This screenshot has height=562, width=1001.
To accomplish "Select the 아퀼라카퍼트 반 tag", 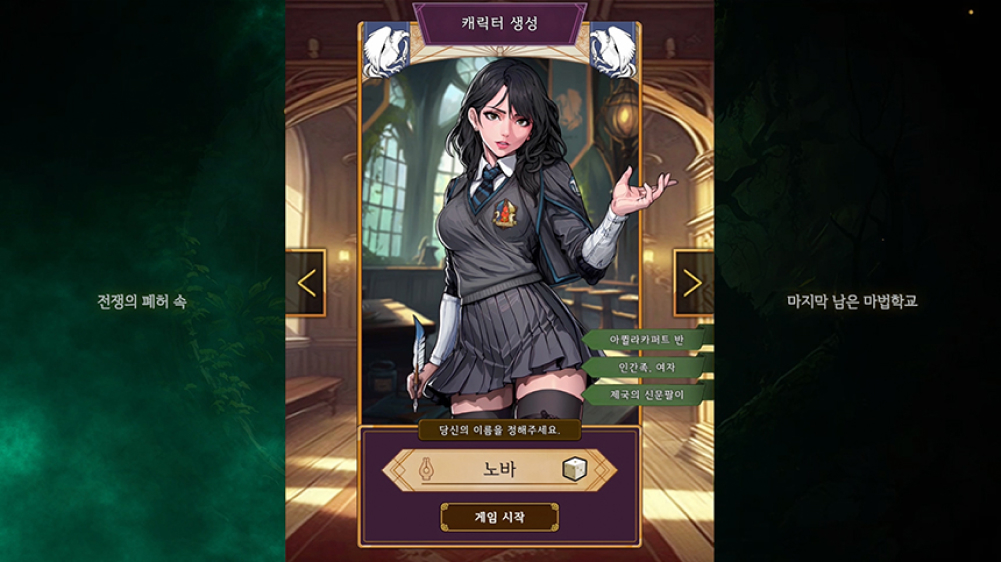I will tap(647, 340).
